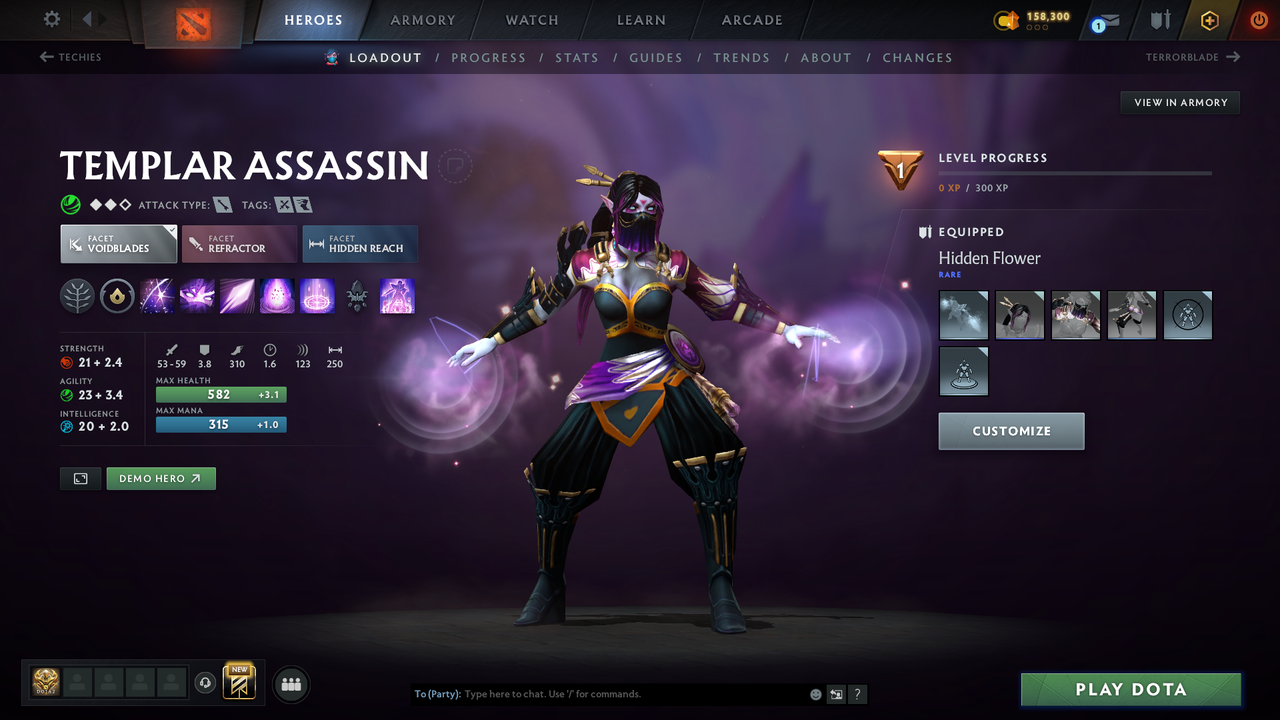The image size is (1280, 720).
Task: Click the power button to exit
Action: 1258,19
